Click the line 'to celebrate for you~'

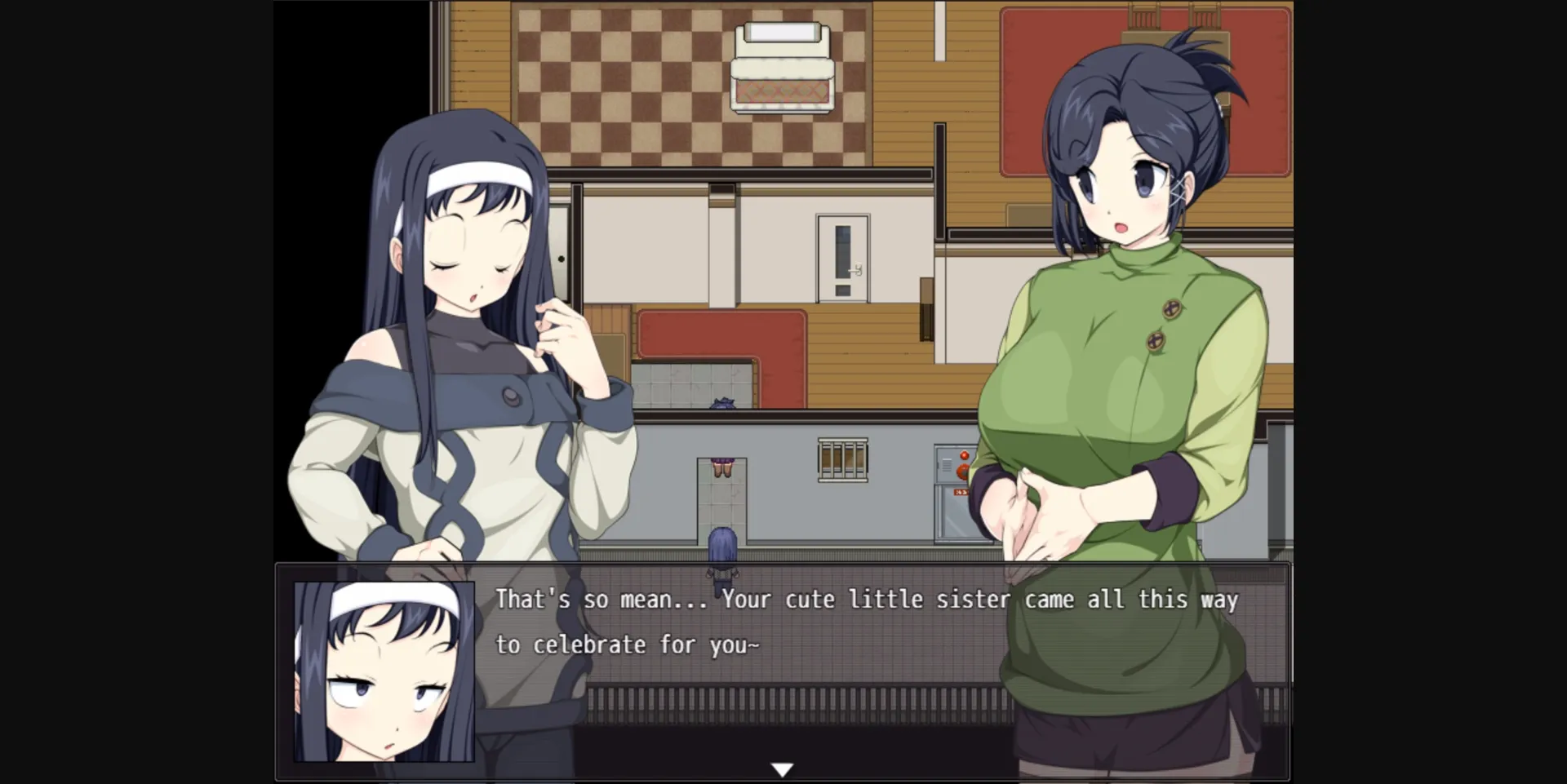tap(628, 644)
